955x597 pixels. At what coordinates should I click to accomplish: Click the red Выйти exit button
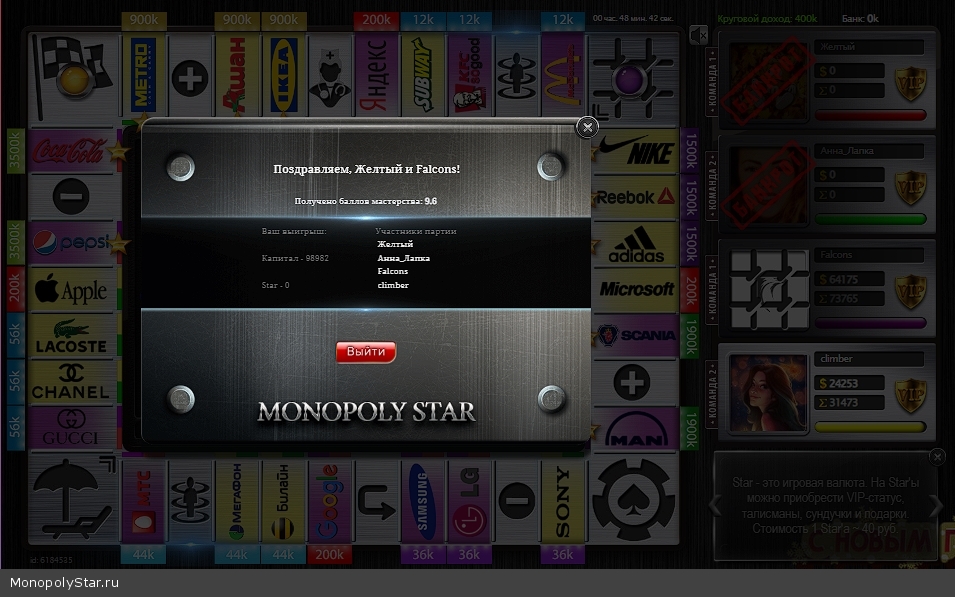pos(366,352)
